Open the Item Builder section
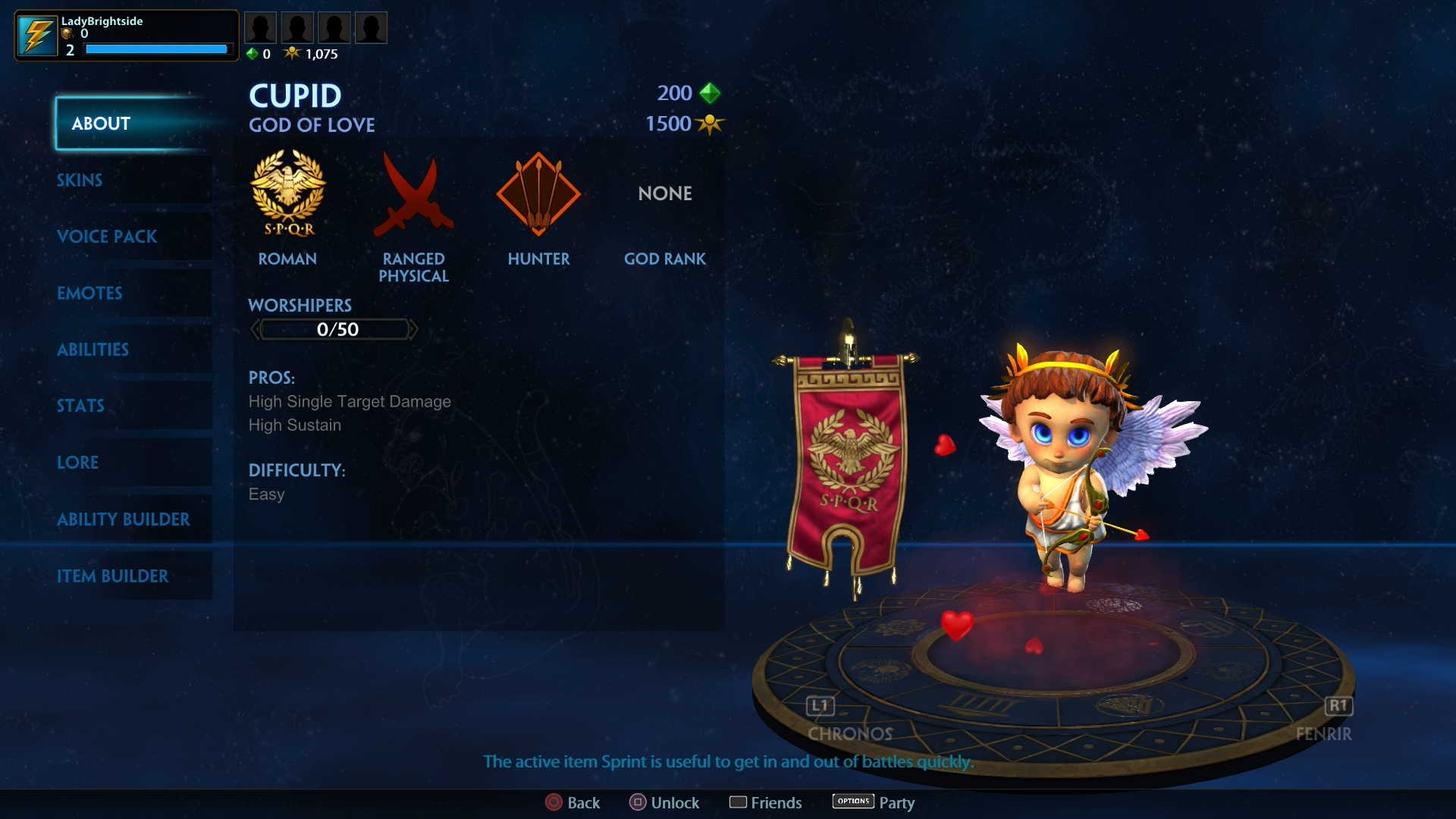This screenshot has width=1456, height=819. 114,576
